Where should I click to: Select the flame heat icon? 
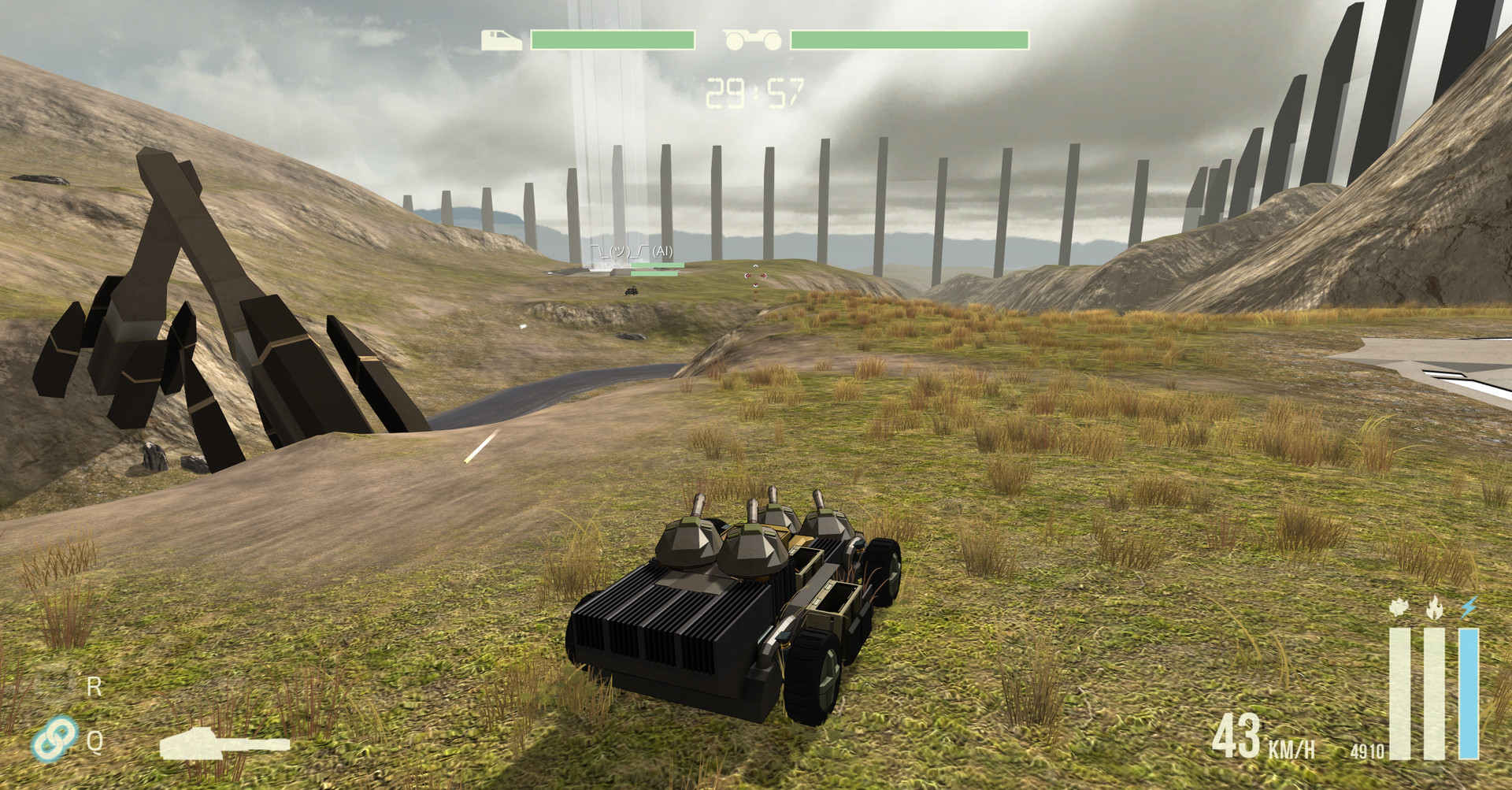[x=1434, y=608]
